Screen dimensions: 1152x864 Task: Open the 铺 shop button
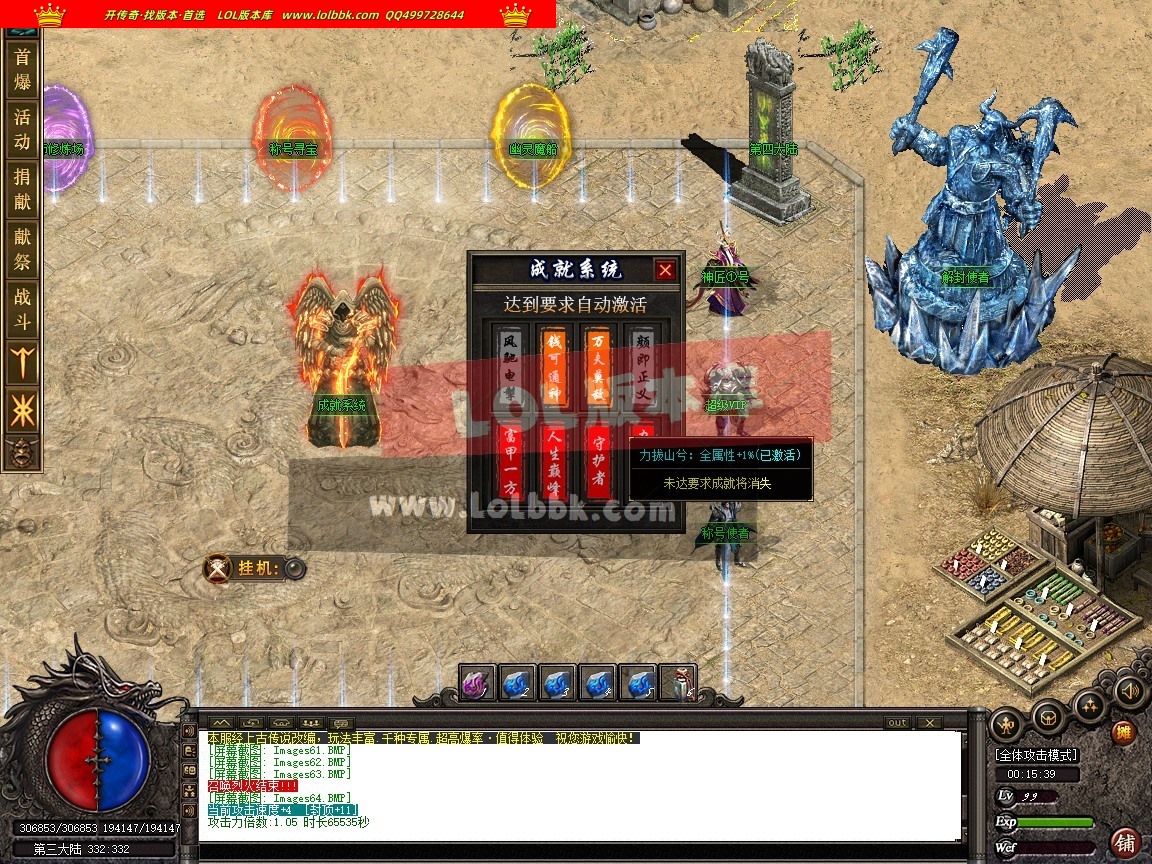click(1126, 841)
